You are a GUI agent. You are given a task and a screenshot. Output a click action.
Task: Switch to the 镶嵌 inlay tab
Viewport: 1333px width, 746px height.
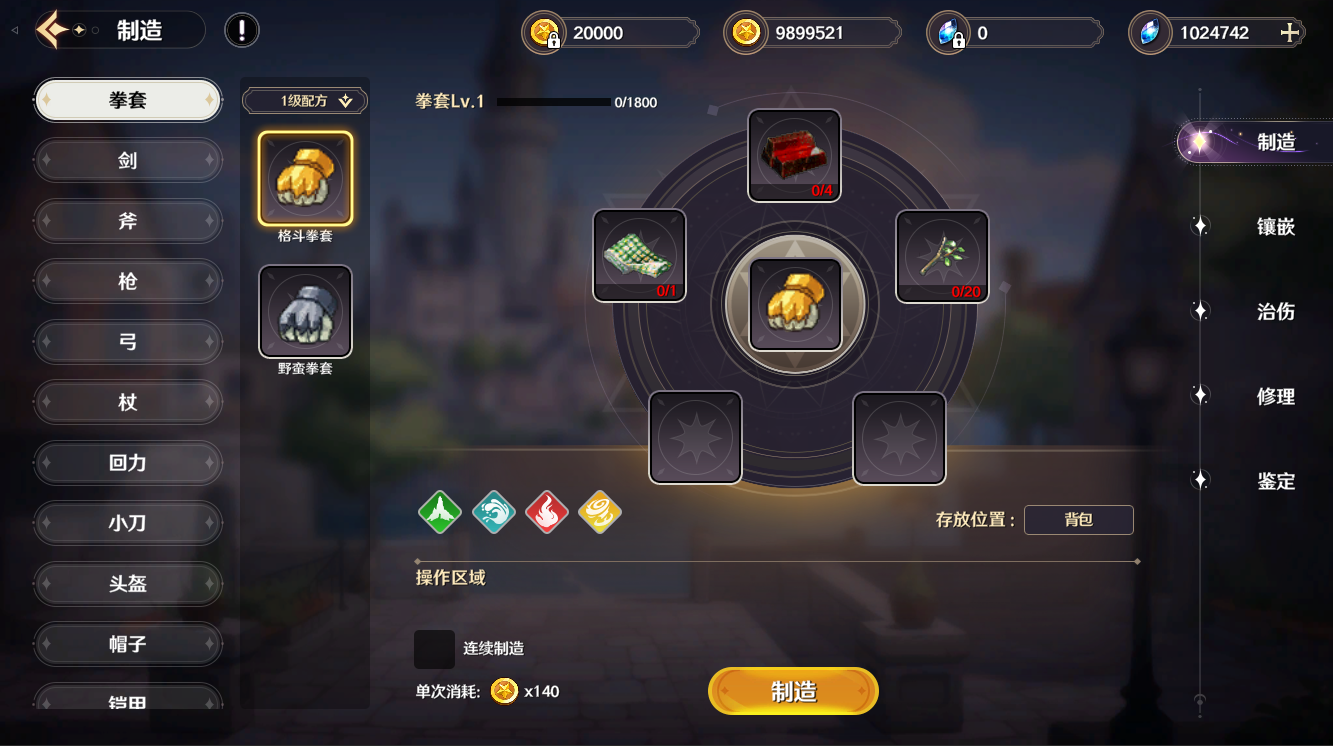(x=1275, y=227)
